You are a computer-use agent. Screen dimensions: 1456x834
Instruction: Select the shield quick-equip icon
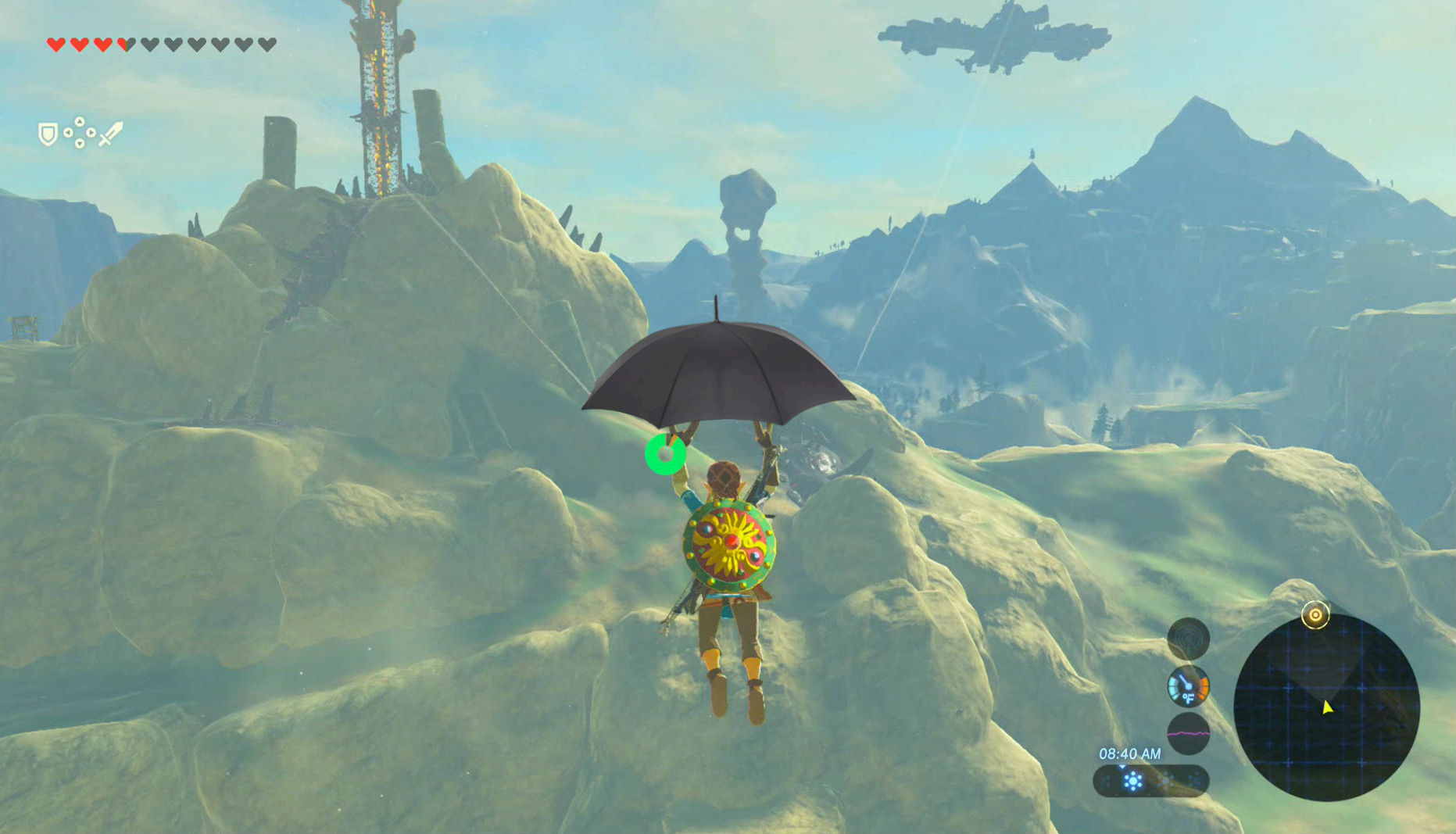coord(48,134)
